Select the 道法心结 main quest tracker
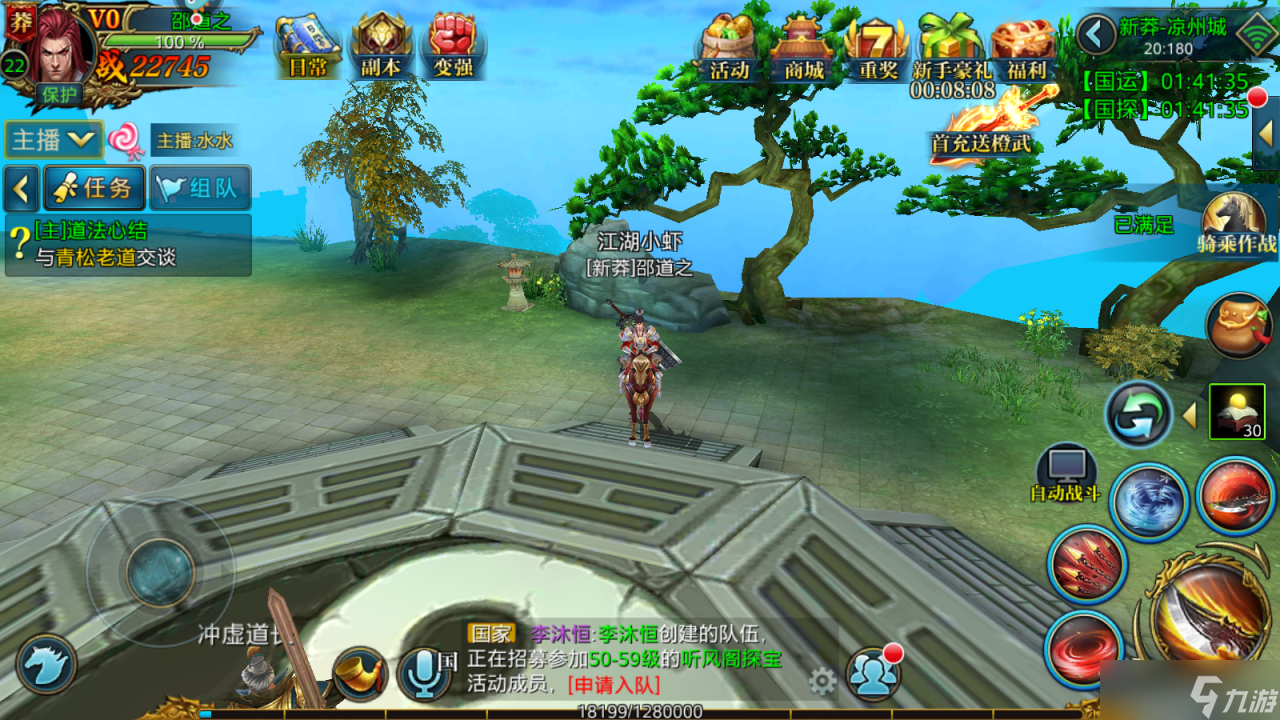 tap(128, 244)
